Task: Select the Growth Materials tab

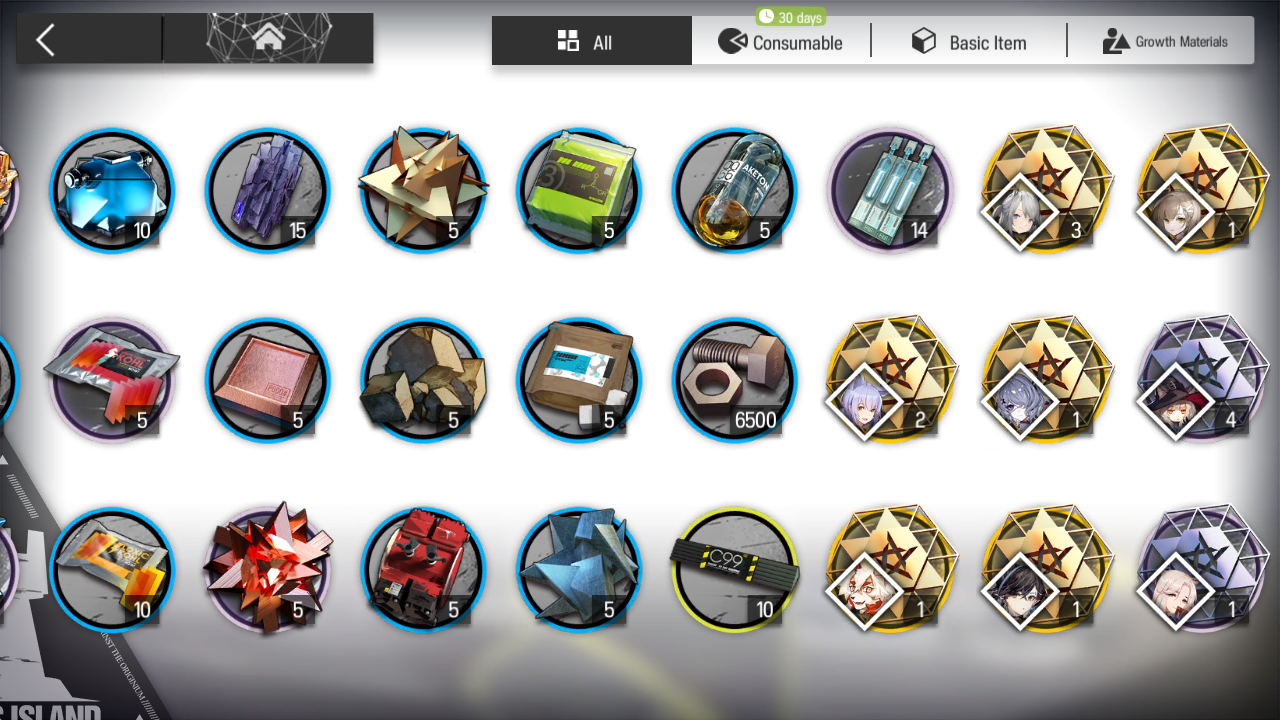Action: click(1164, 42)
